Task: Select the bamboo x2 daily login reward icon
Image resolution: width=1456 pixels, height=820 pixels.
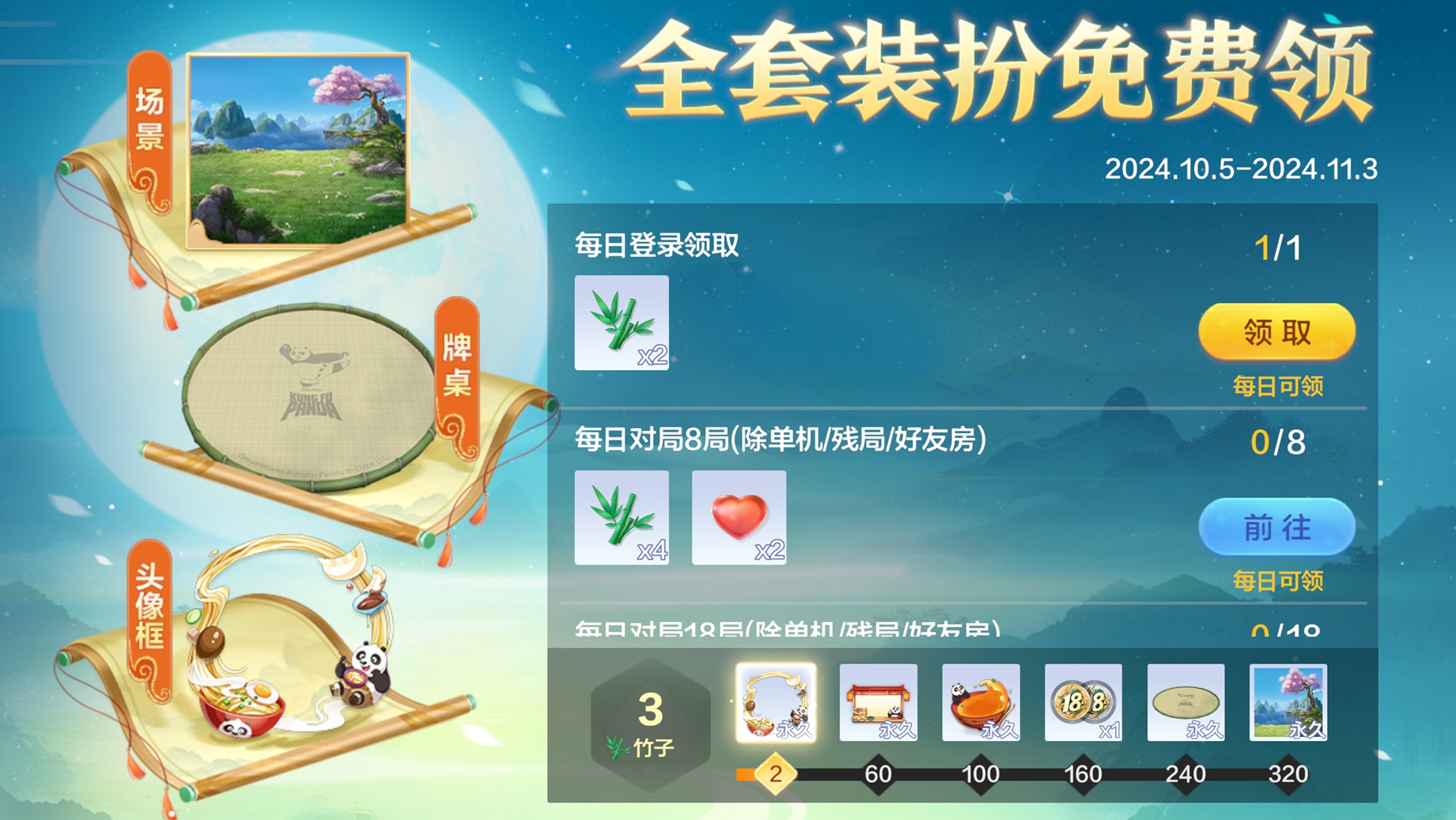Action: coord(622,323)
